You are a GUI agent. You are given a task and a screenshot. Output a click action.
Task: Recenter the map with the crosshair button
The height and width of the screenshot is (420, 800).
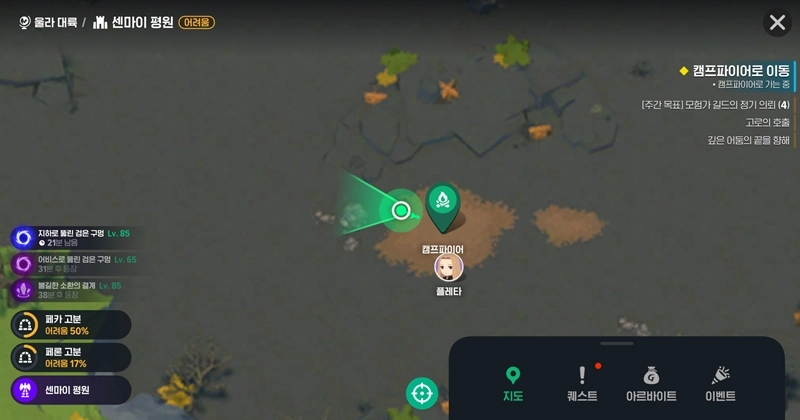coord(422,392)
